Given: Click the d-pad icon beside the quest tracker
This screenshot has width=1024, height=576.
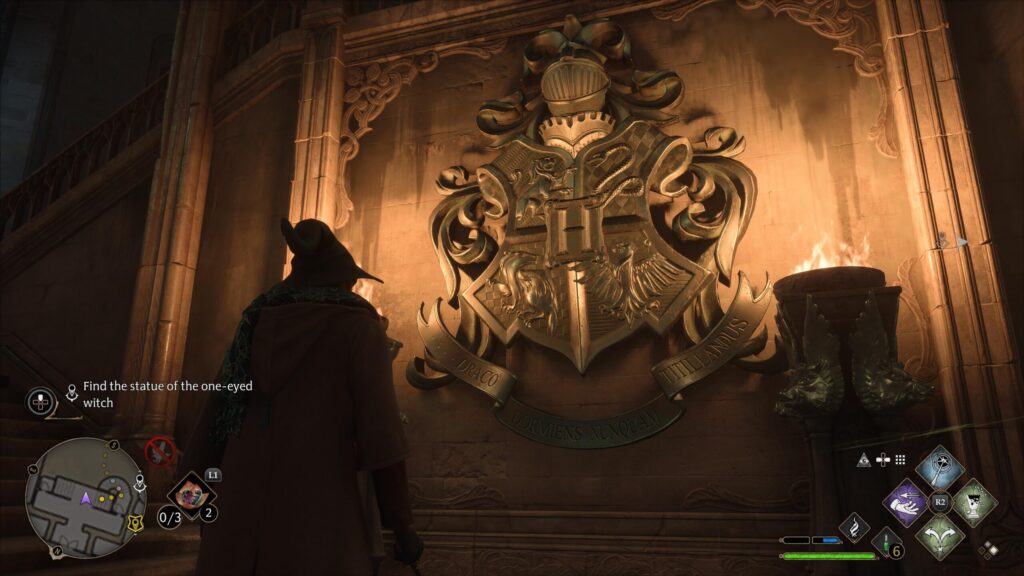Looking at the screenshot, I should pos(41,401).
